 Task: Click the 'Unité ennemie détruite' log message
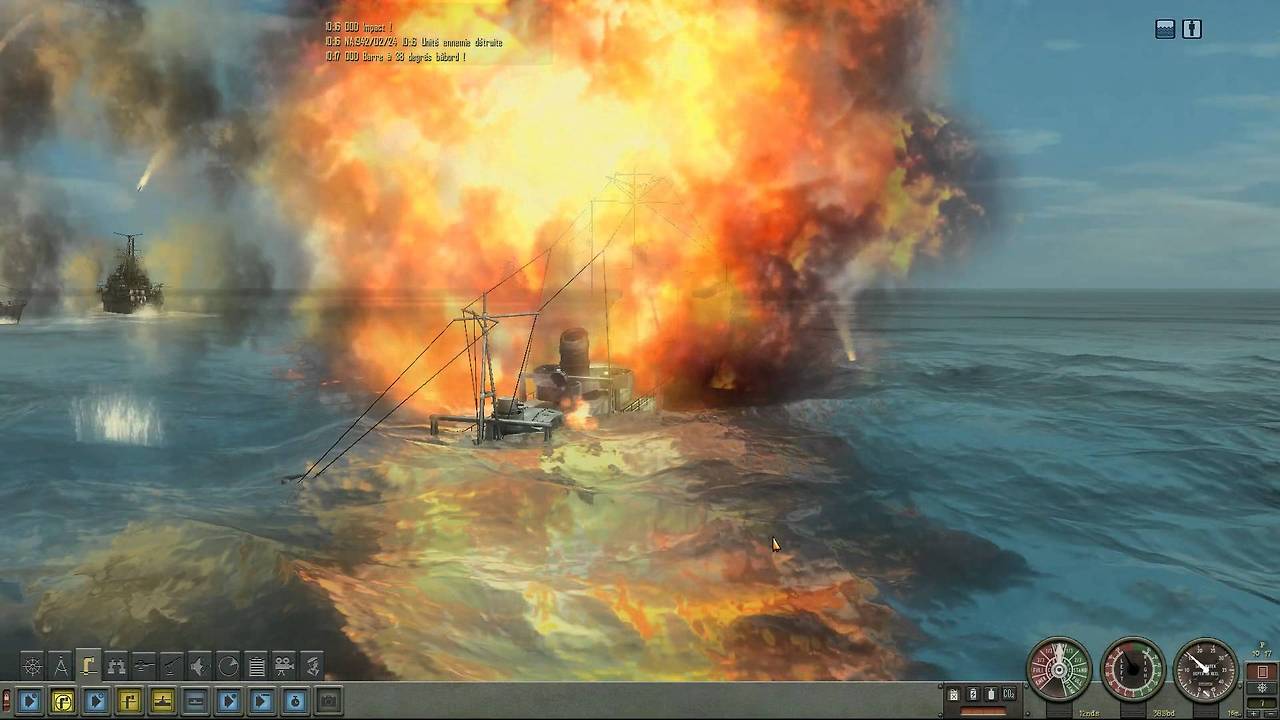460,43
